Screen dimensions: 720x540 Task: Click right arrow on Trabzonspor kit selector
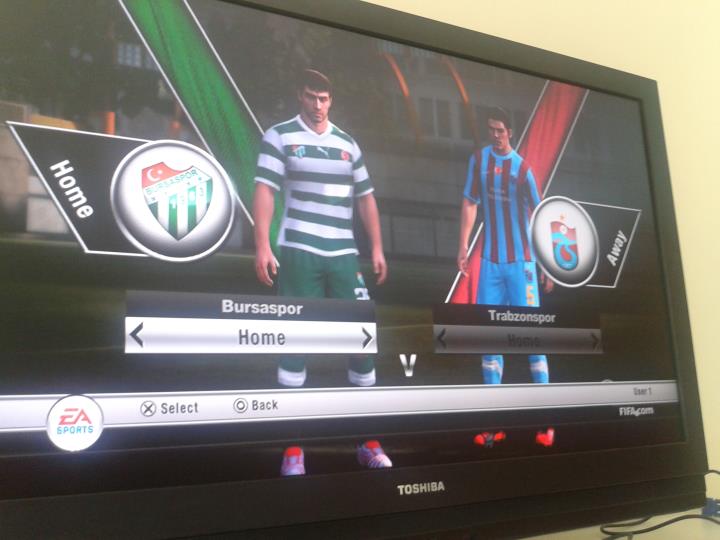pos(595,340)
